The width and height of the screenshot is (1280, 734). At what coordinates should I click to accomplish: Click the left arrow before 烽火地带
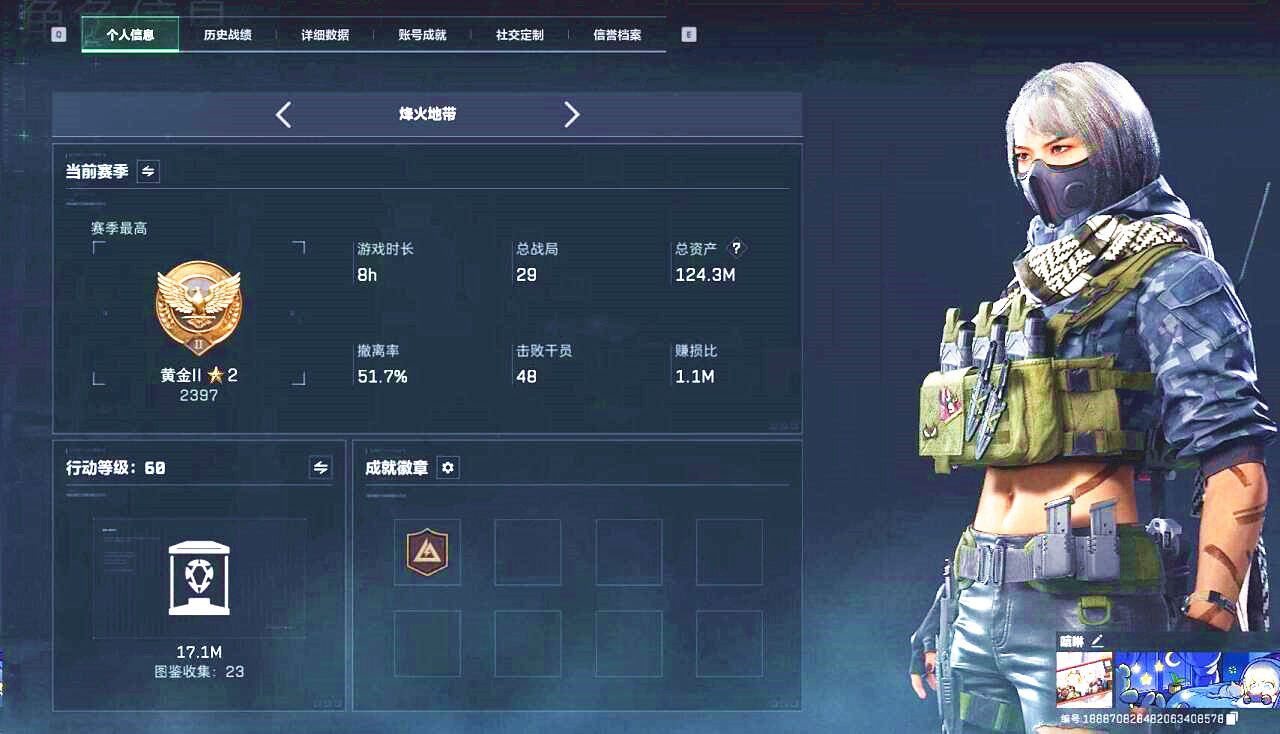[x=283, y=114]
